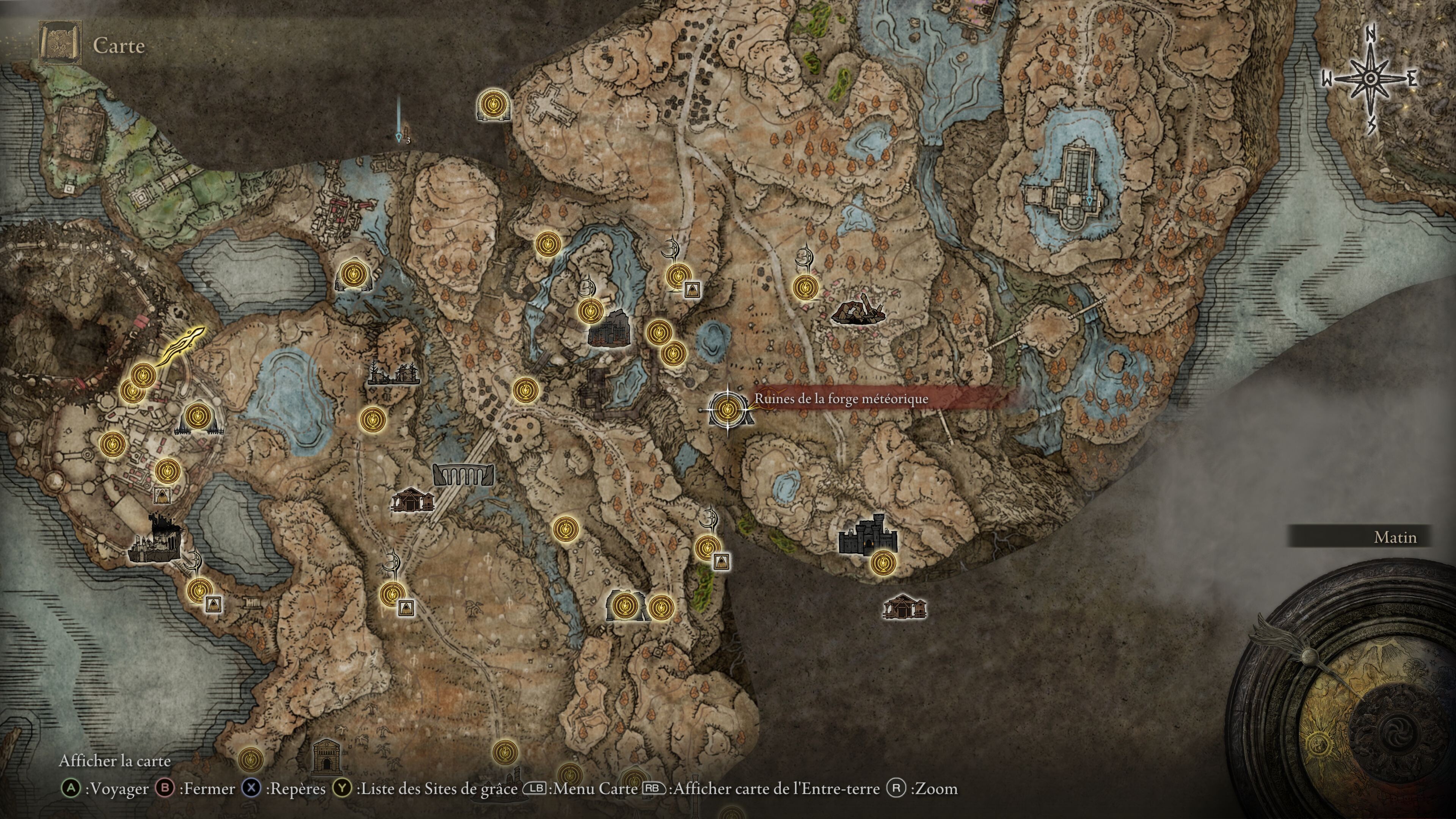Click the stone arched bridge icon

coord(463,475)
